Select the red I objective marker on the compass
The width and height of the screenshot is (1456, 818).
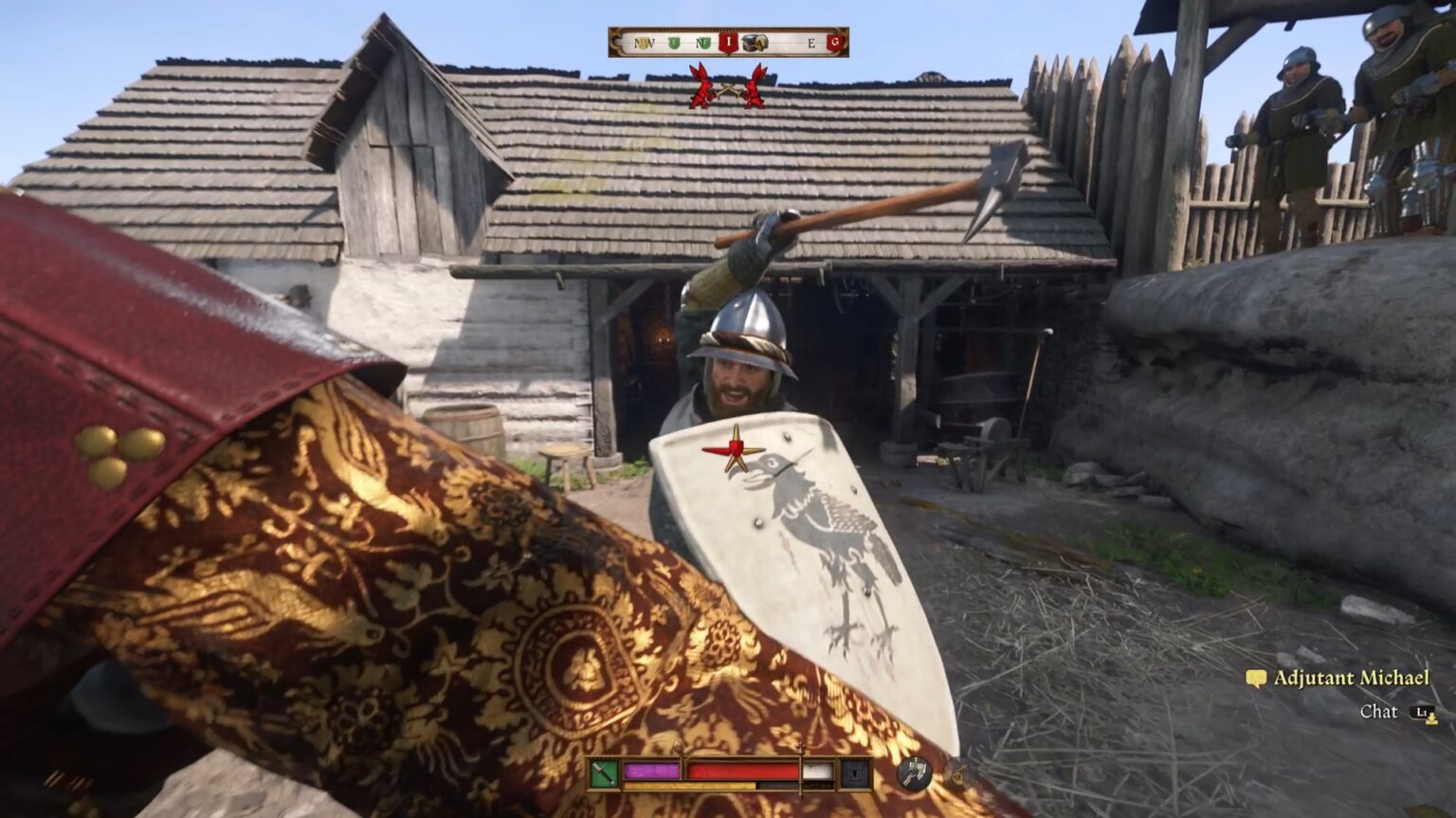[729, 42]
